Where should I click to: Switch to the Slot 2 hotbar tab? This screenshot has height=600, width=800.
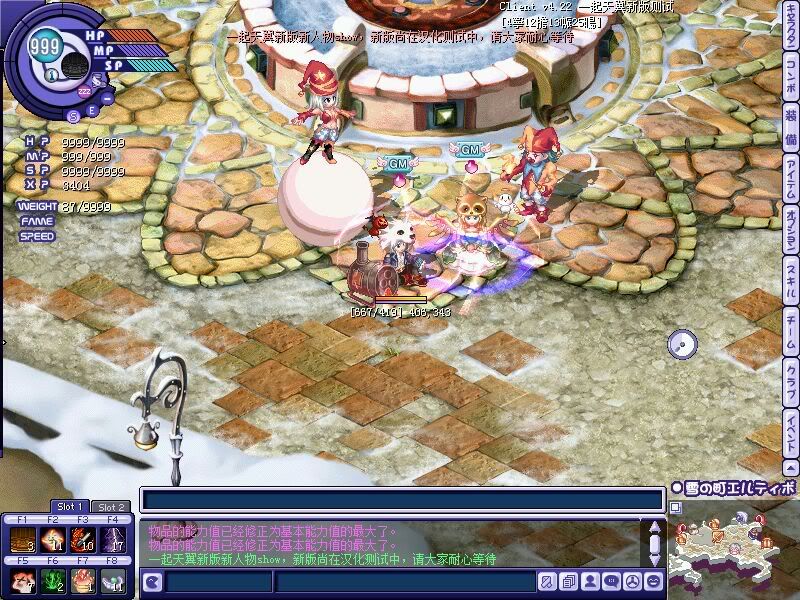coord(110,507)
